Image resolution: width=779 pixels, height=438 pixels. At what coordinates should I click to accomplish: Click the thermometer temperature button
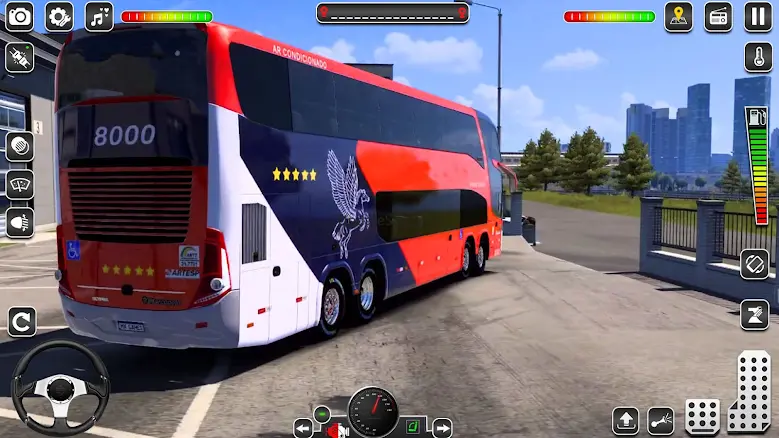[758, 56]
